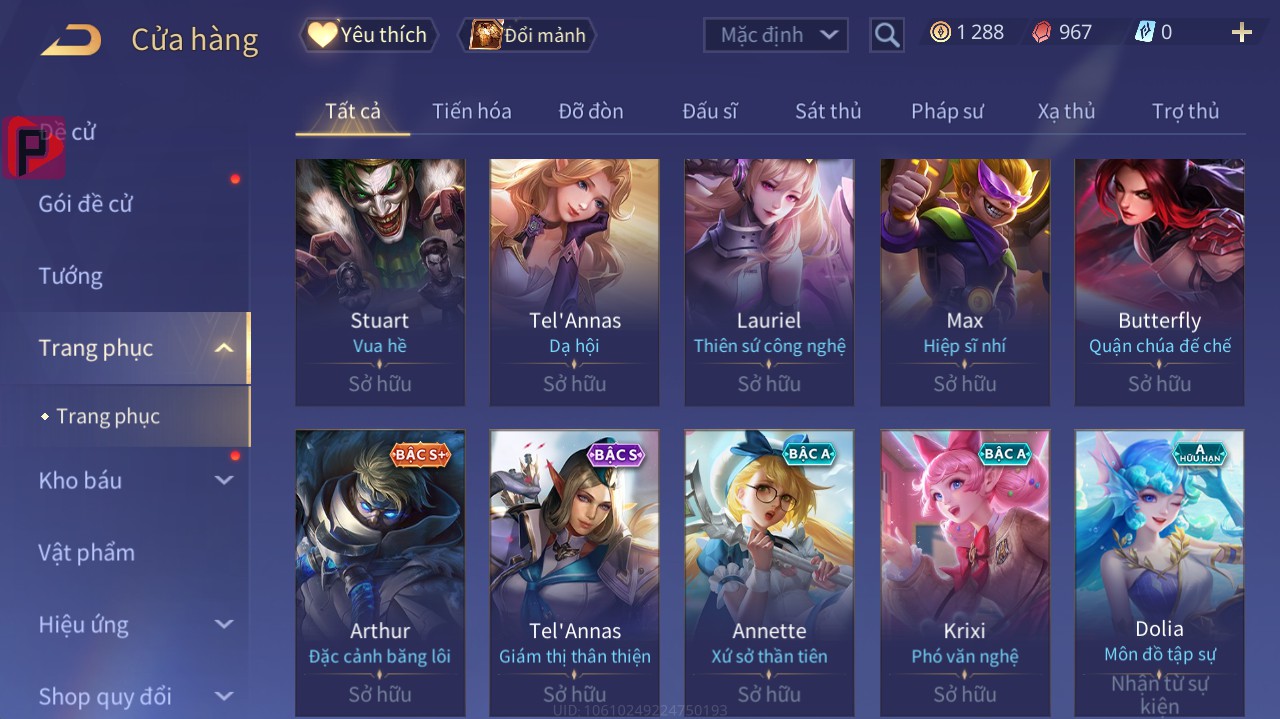Image resolution: width=1280 pixels, height=719 pixels.
Task: Show the Đấu sĩ category
Action: [x=709, y=111]
